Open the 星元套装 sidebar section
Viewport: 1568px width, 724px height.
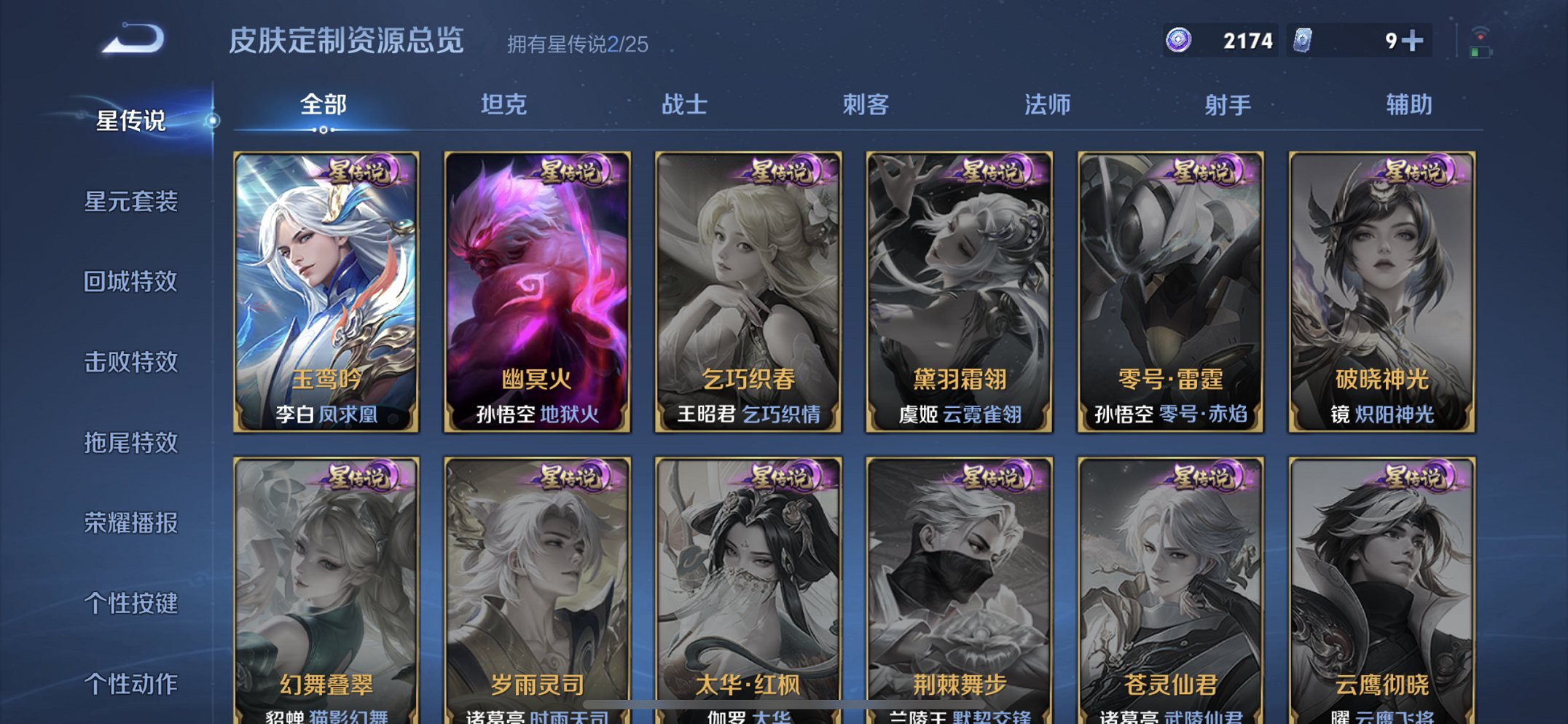point(132,202)
